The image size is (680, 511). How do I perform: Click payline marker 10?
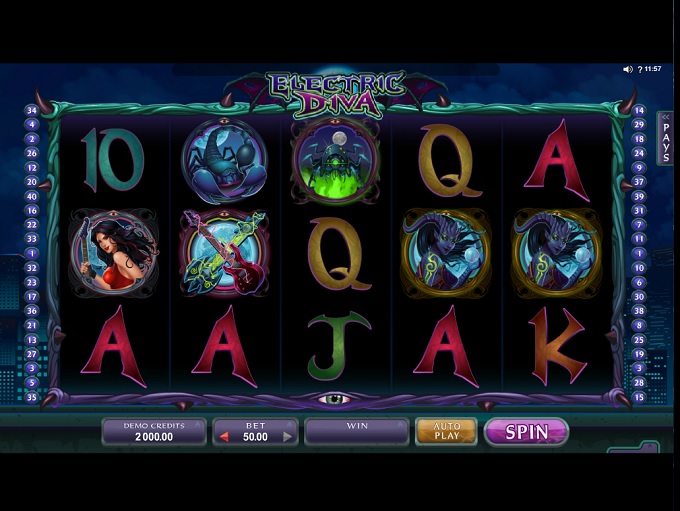640,268
